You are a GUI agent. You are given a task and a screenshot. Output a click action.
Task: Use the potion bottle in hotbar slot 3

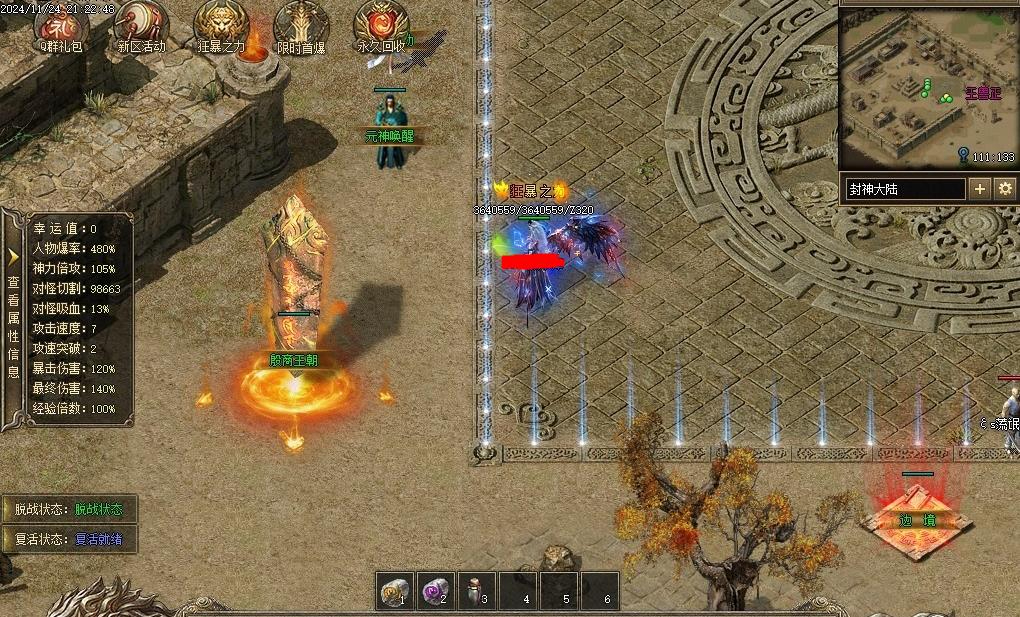(x=477, y=591)
